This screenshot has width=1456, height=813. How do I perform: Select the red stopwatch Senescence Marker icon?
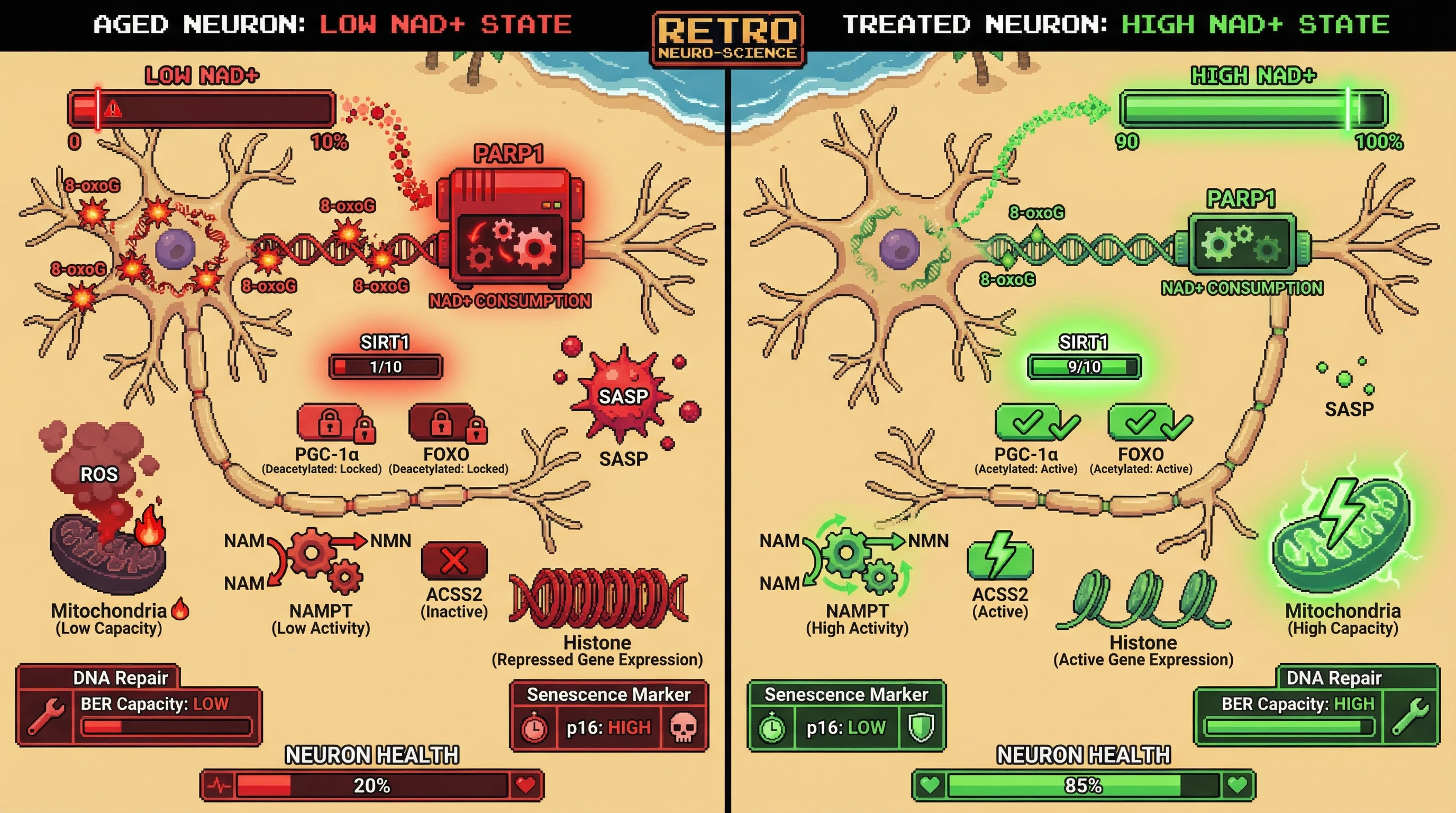click(534, 728)
